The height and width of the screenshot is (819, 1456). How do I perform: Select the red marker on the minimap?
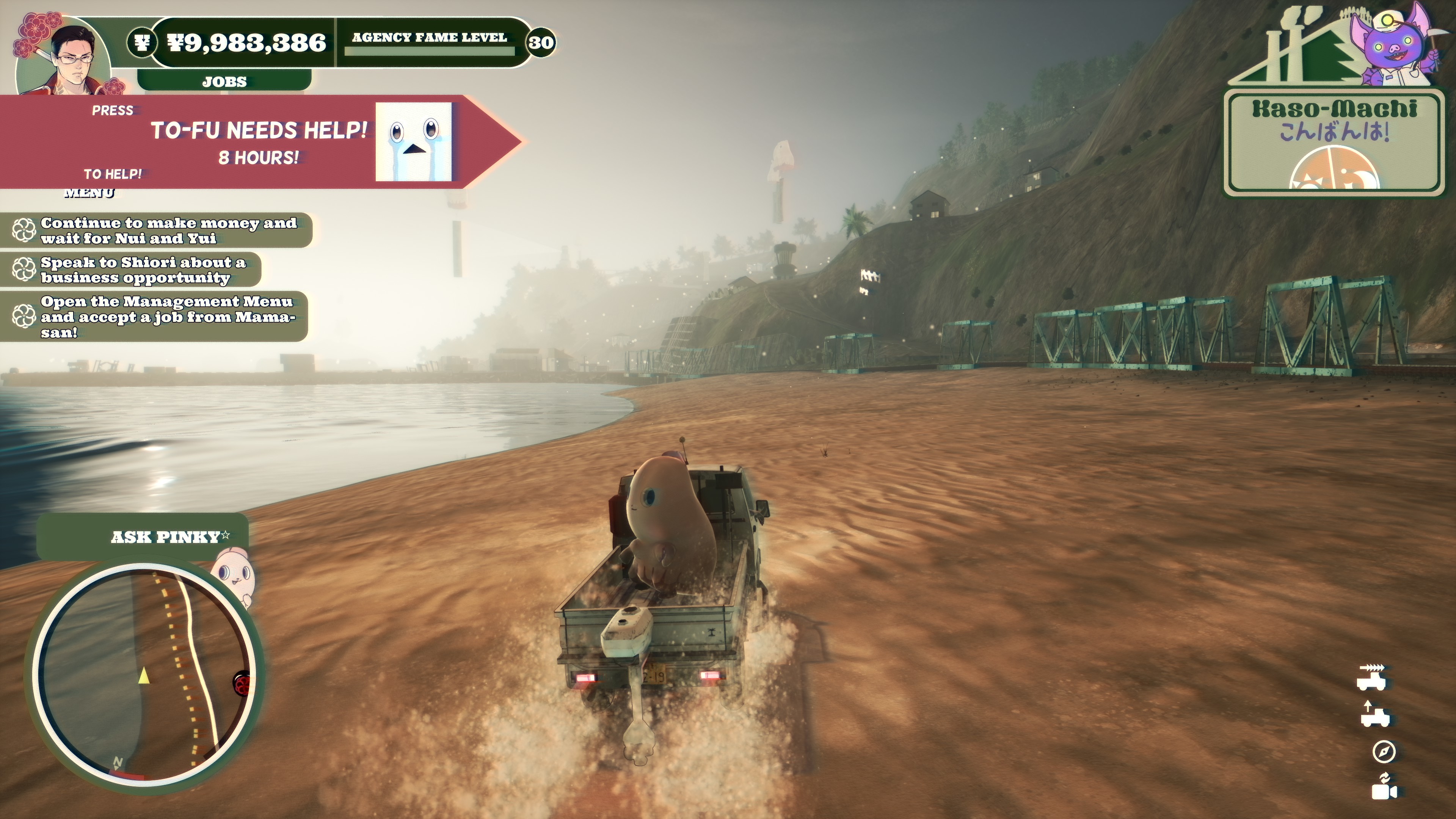(x=242, y=684)
